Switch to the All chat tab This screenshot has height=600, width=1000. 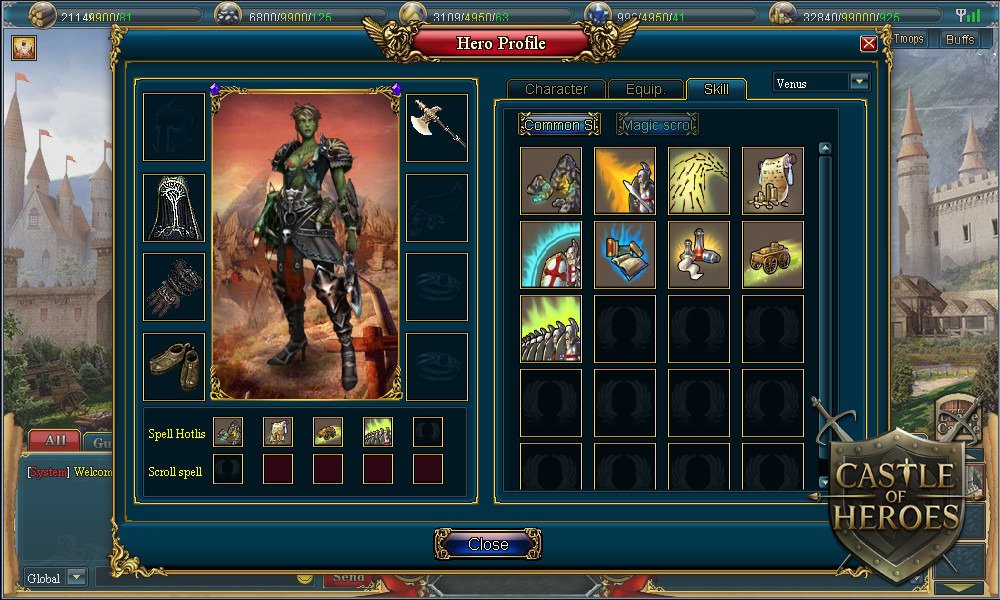tap(55, 440)
